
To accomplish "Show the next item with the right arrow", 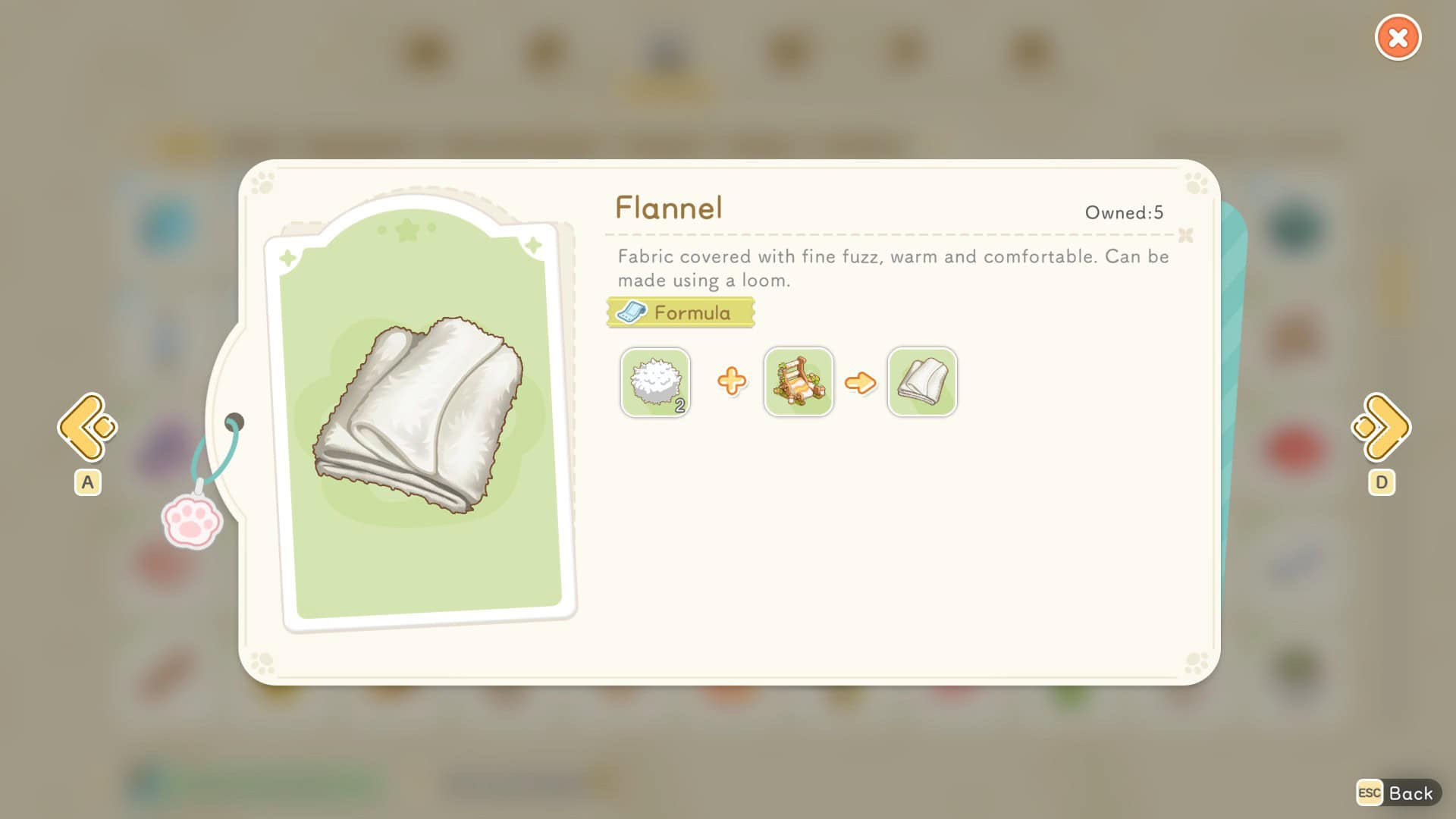I will coord(1381,427).
